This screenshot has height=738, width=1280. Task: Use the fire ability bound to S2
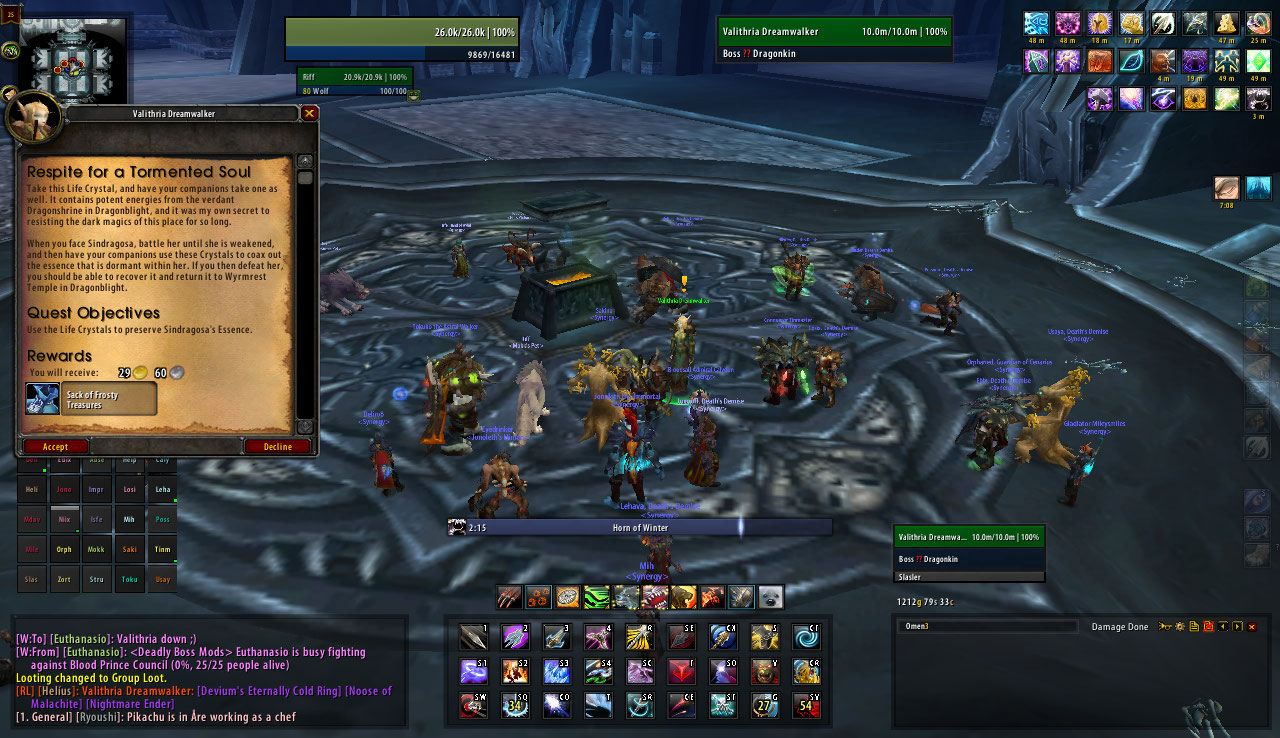515,671
